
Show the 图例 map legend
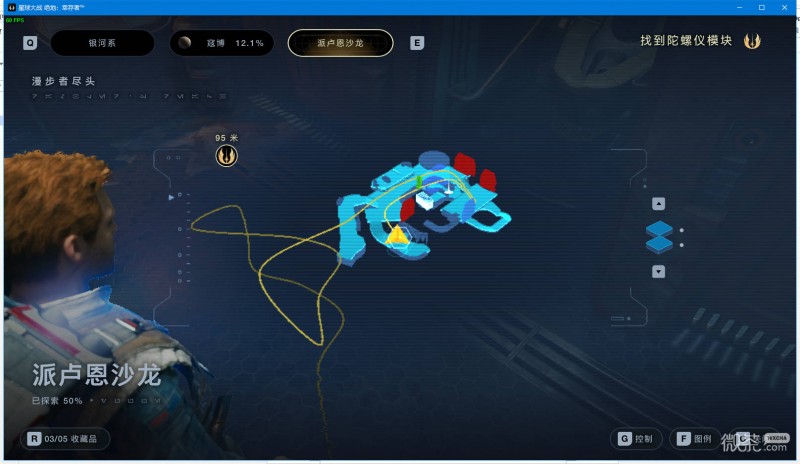pyautogui.click(x=695, y=438)
